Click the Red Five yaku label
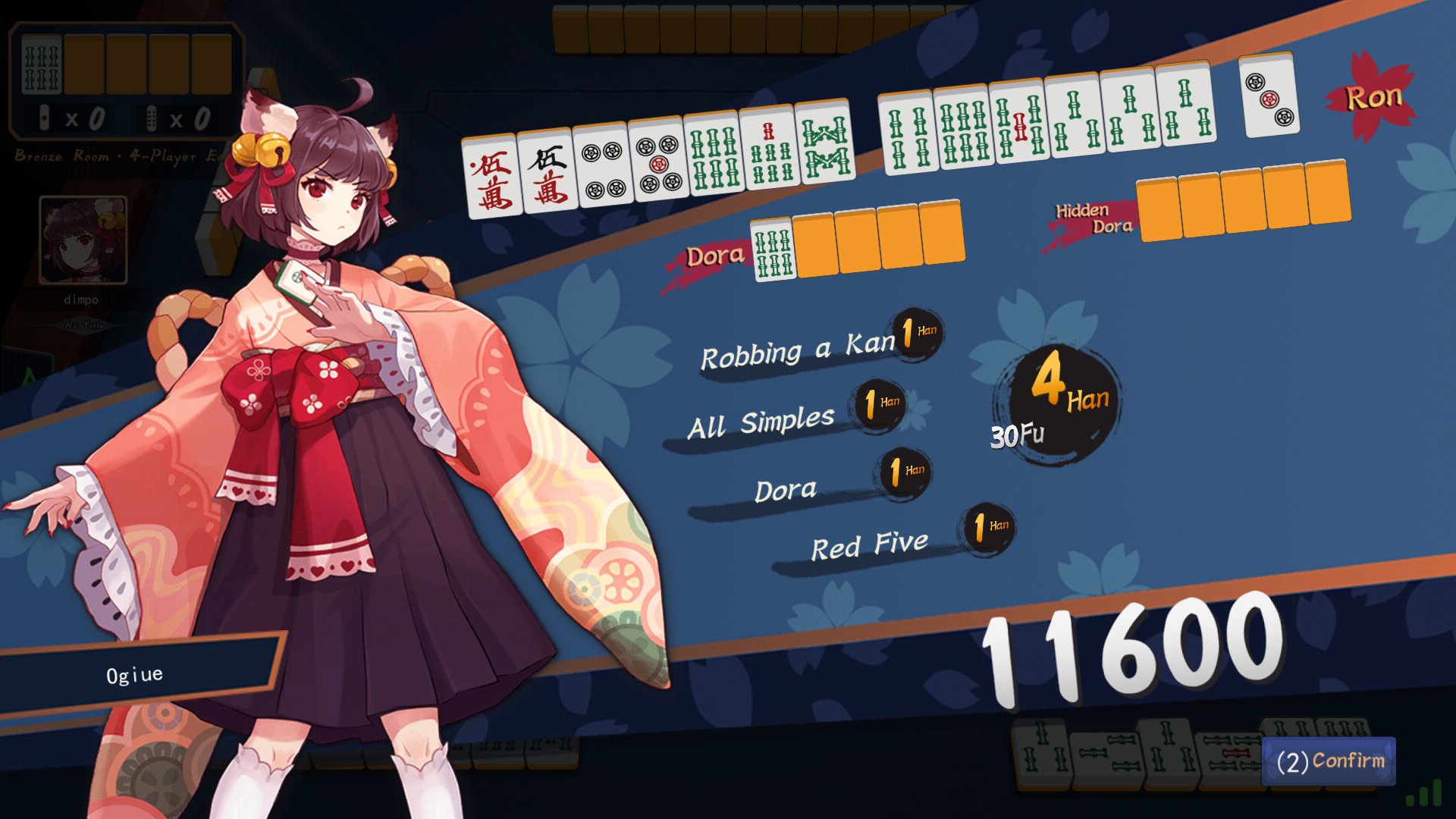Viewport: 1456px width, 819px height. pos(868,544)
